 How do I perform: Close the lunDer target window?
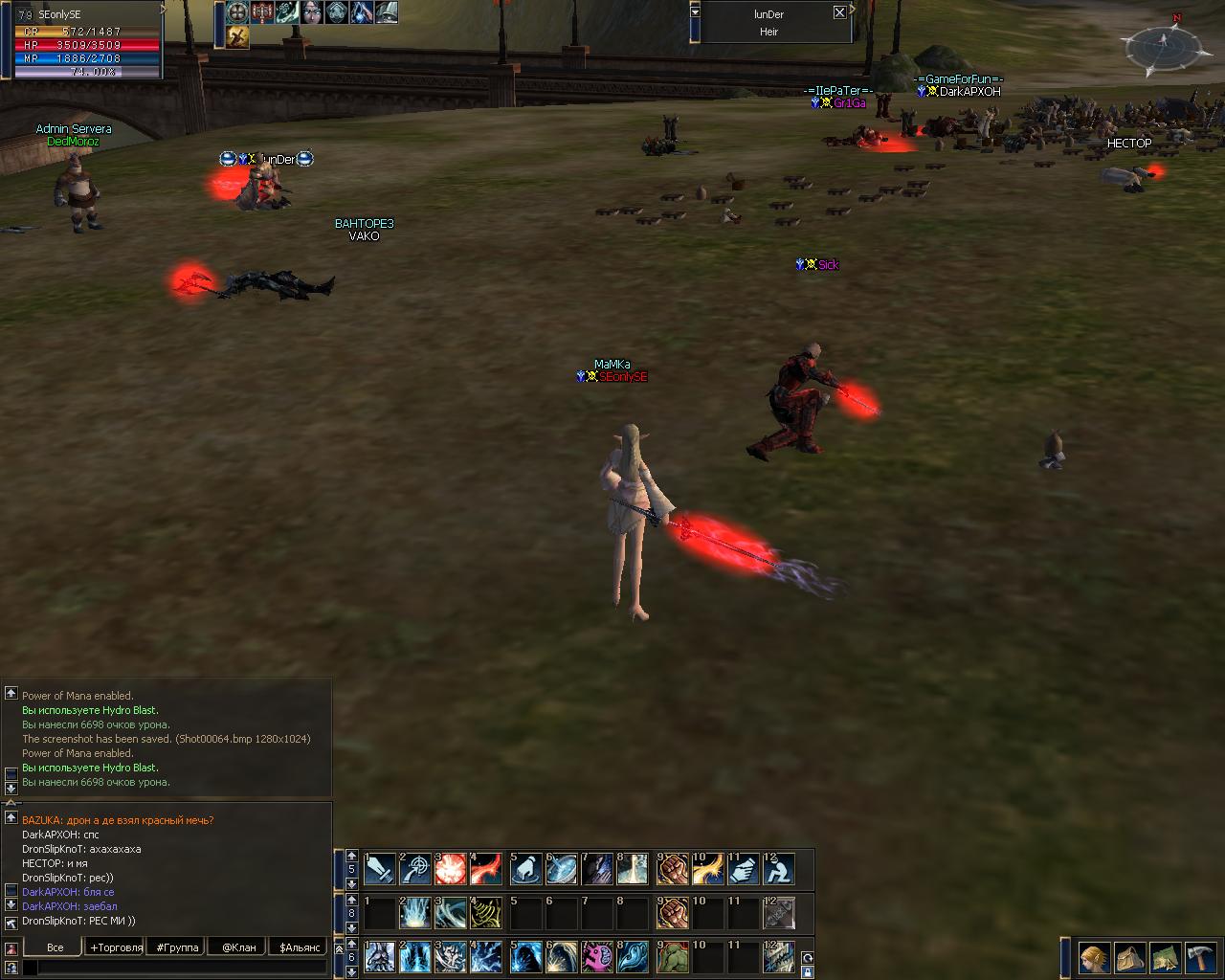click(x=839, y=12)
